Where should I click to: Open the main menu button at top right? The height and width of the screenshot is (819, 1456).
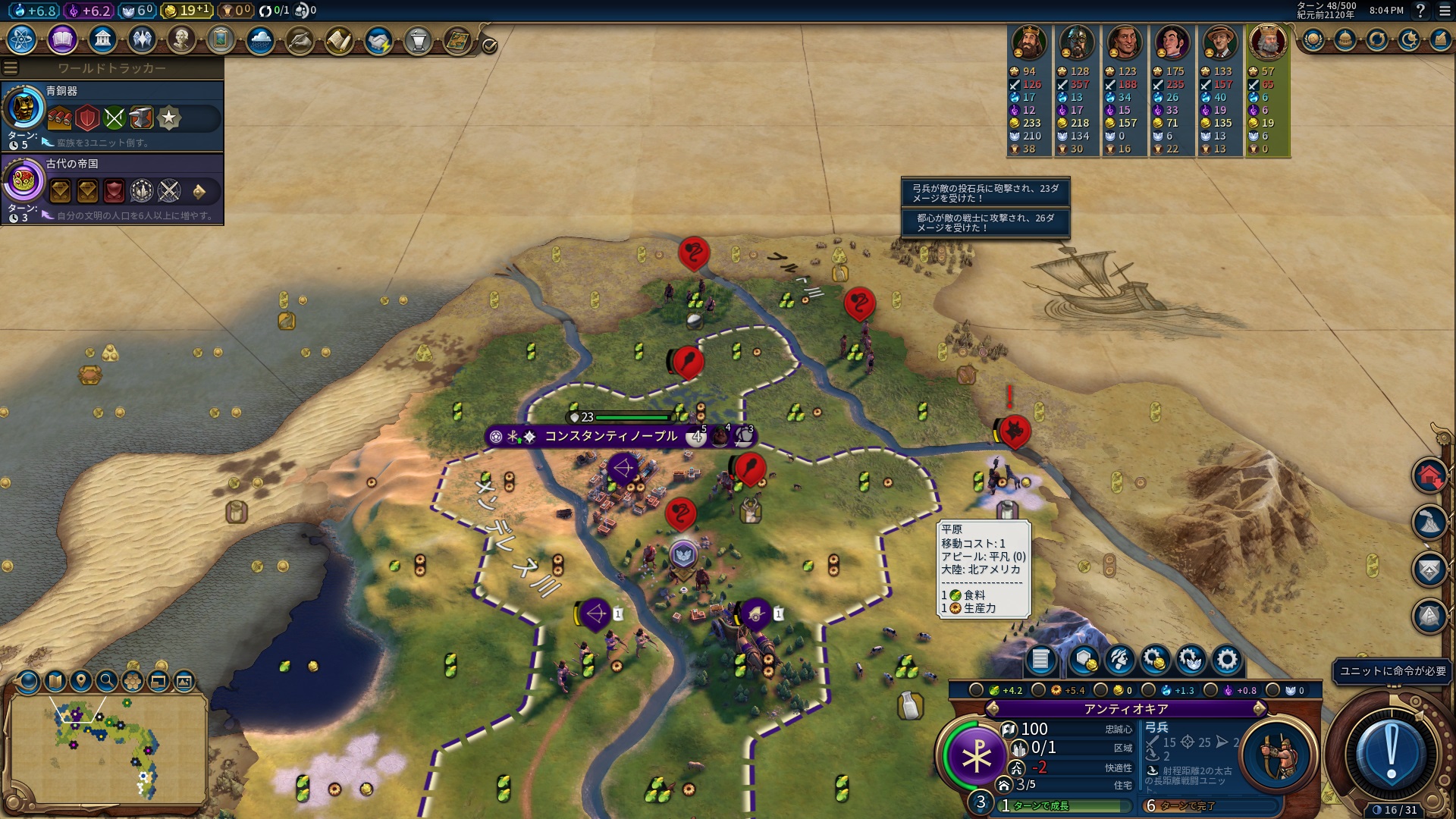tap(1445, 11)
